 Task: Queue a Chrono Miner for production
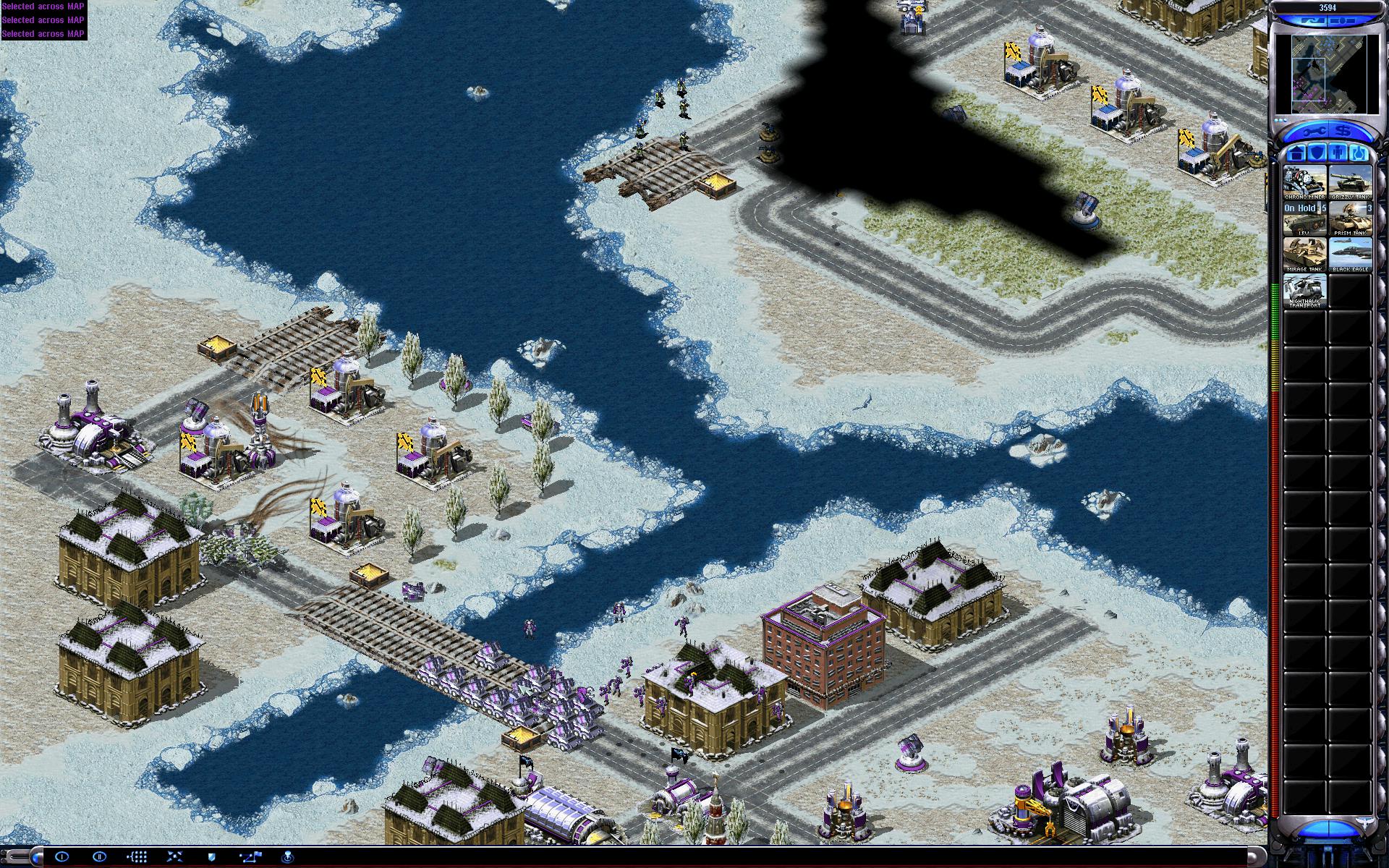click(x=1305, y=182)
